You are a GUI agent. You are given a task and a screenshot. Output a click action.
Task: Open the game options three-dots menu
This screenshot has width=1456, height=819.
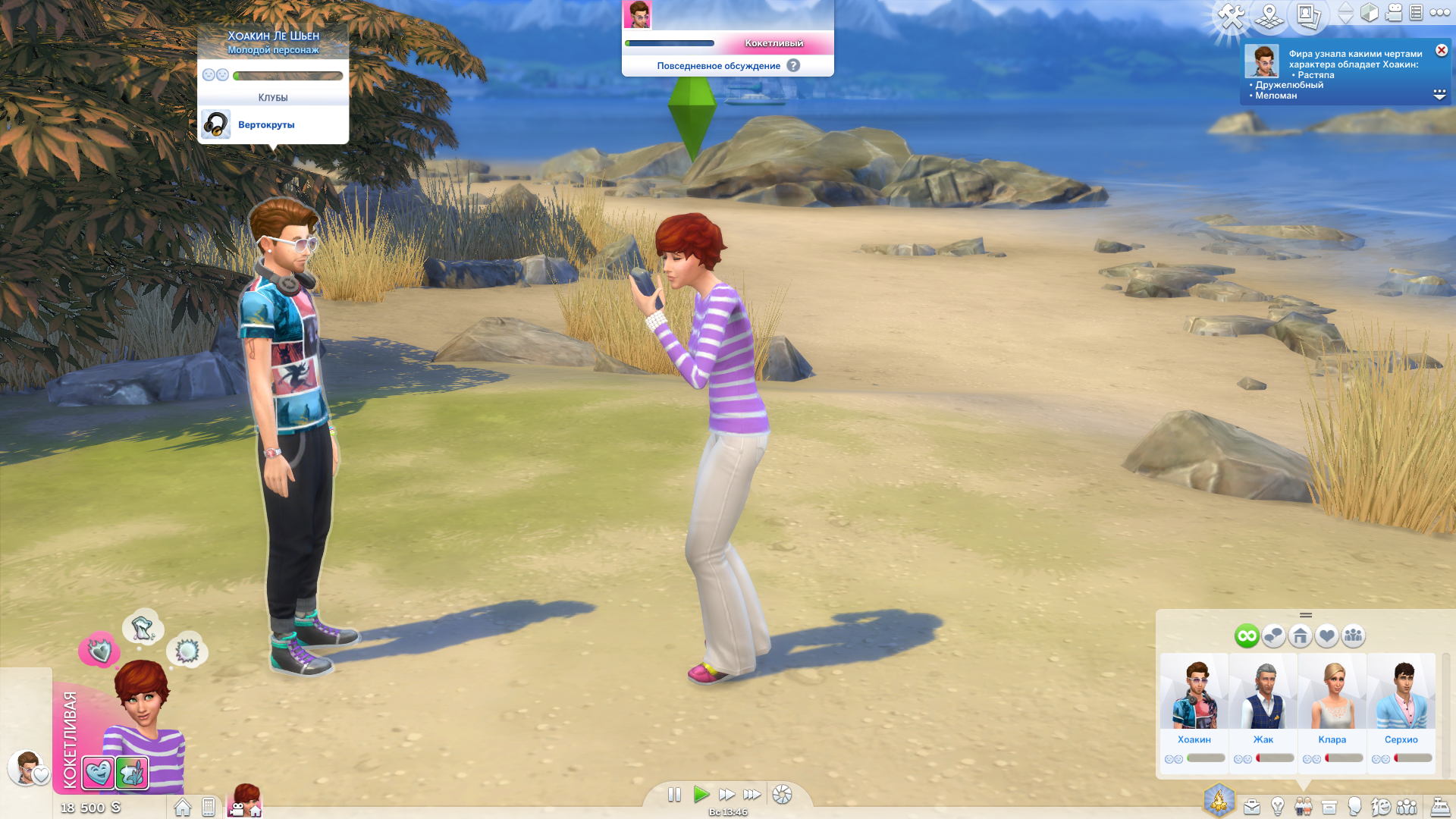[x=1439, y=13]
